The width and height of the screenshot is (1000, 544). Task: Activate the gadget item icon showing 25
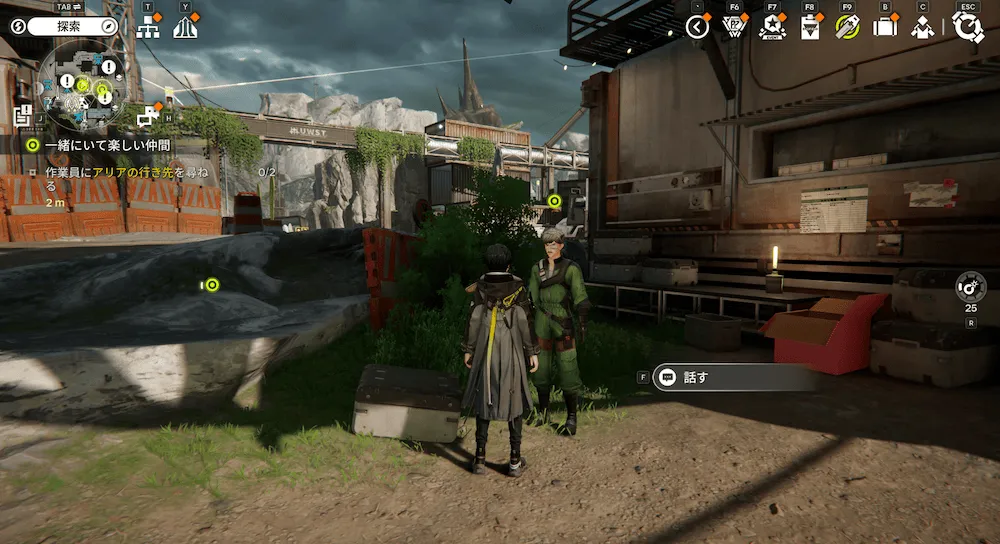click(970, 287)
